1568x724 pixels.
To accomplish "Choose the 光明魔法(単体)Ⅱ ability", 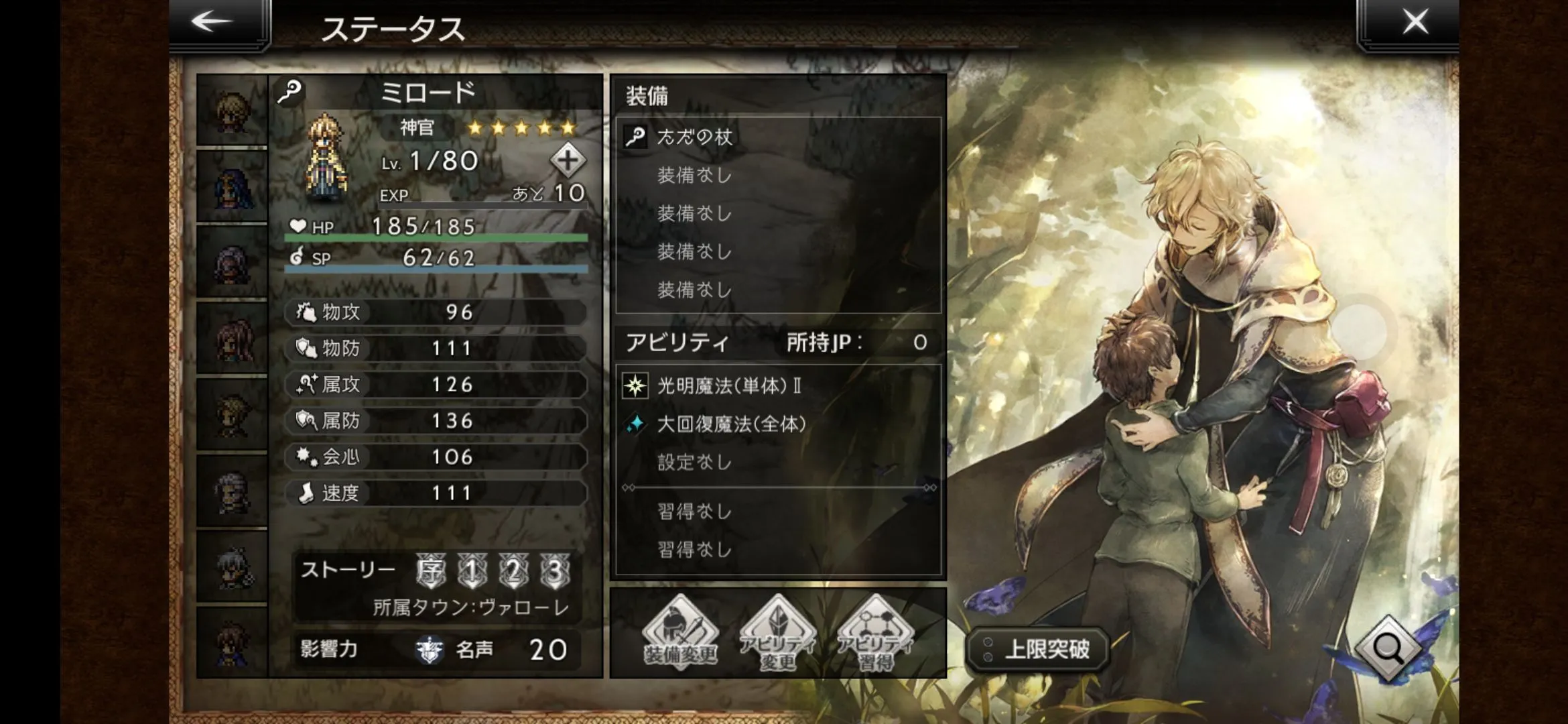I will coord(777,385).
